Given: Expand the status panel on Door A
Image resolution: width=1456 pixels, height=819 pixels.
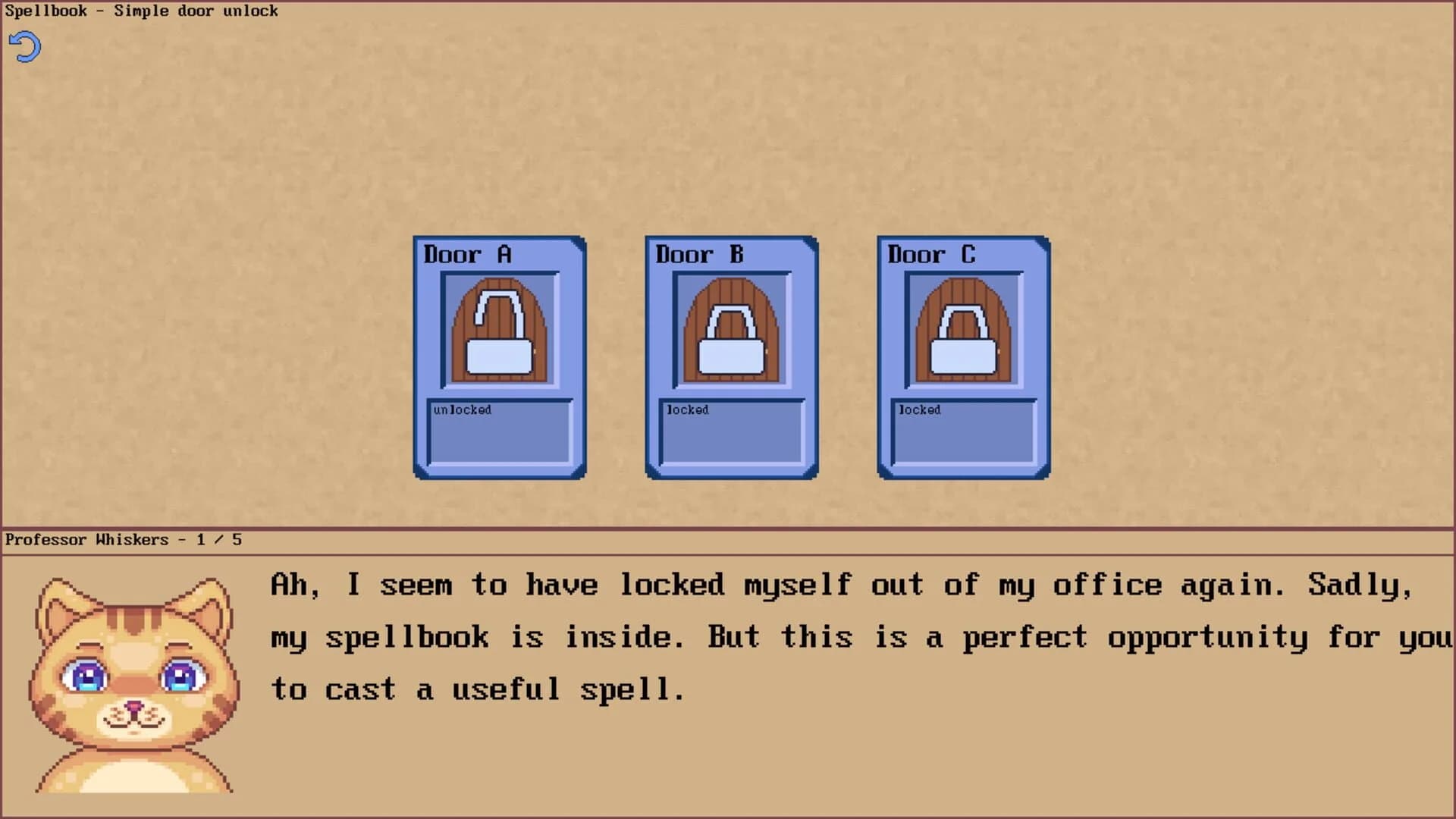Looking at the screenshot, I should (x=498, y=432).
